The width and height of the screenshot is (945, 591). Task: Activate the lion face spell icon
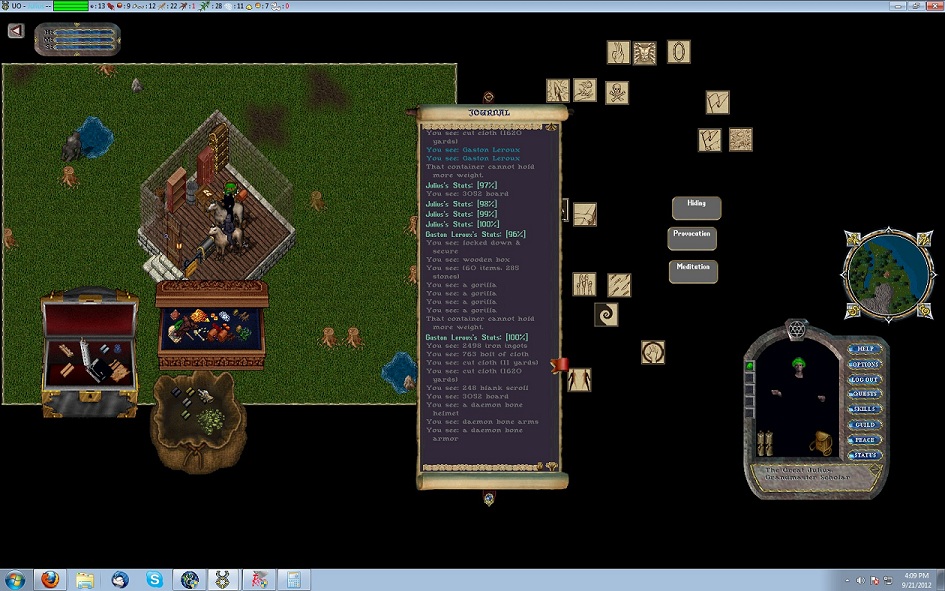(x=645, y=52)
